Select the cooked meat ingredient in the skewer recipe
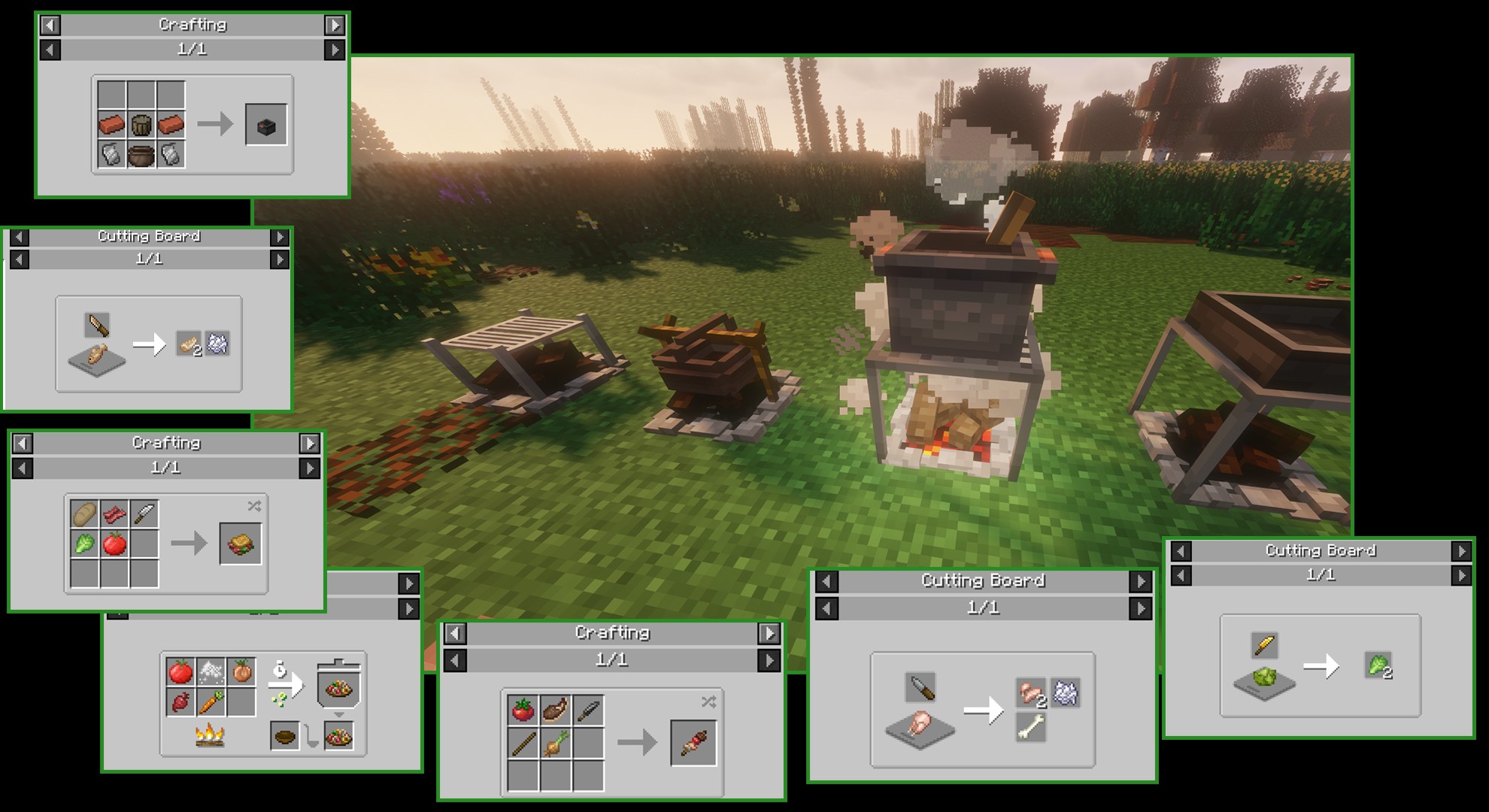The image size is (1489, 812). (555, 710)
